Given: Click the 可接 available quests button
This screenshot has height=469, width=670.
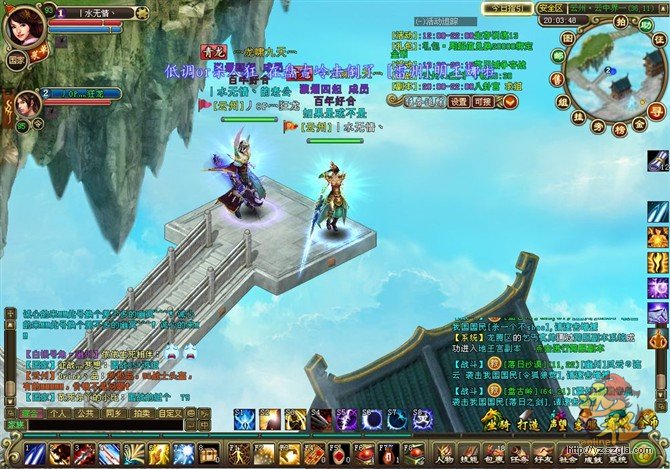Looking at the screenshot, I should tap(483, 101).
